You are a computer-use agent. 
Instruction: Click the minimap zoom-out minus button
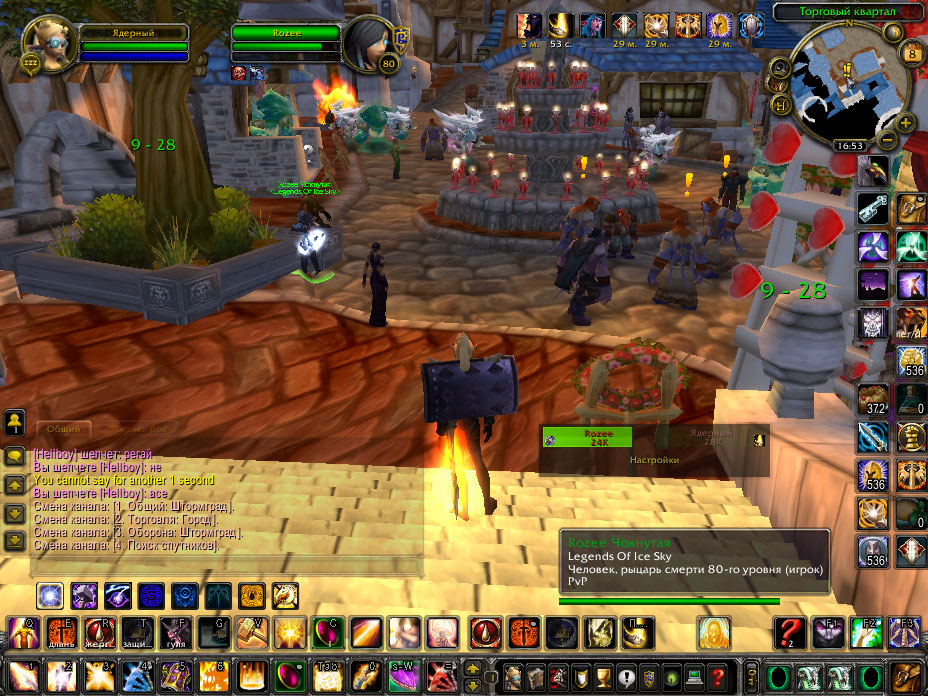click(x=887, y=140)
